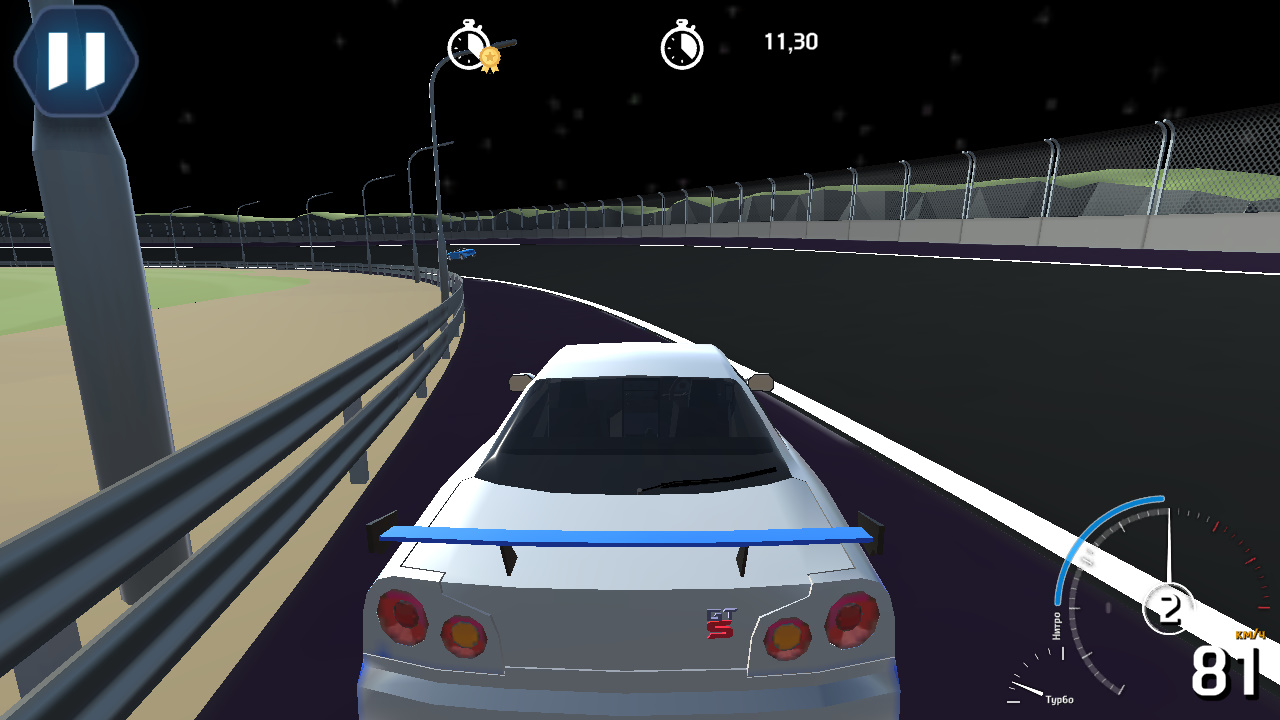Select the plain stopwatch timer icon
Screen dimensions: 1280x720
coord(683,45)
